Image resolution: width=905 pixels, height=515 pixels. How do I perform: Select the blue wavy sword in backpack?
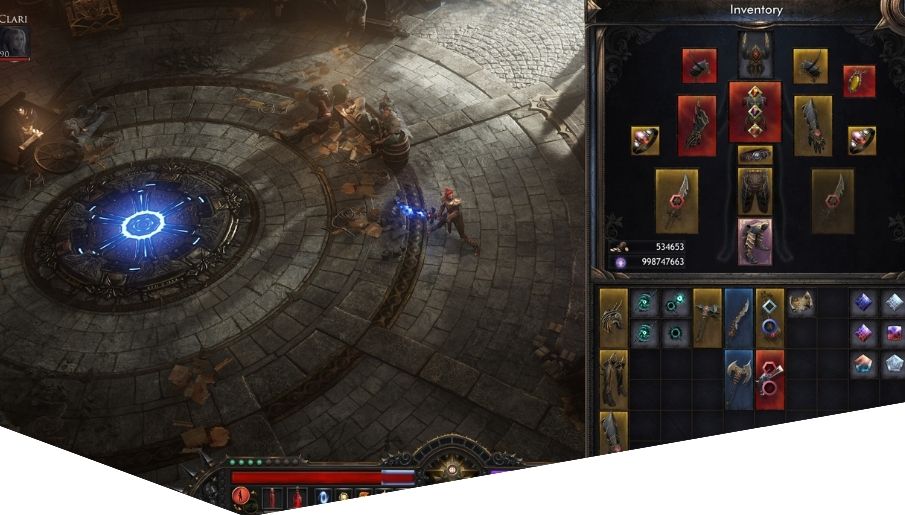pyautogui.click(x=738, y=319)
